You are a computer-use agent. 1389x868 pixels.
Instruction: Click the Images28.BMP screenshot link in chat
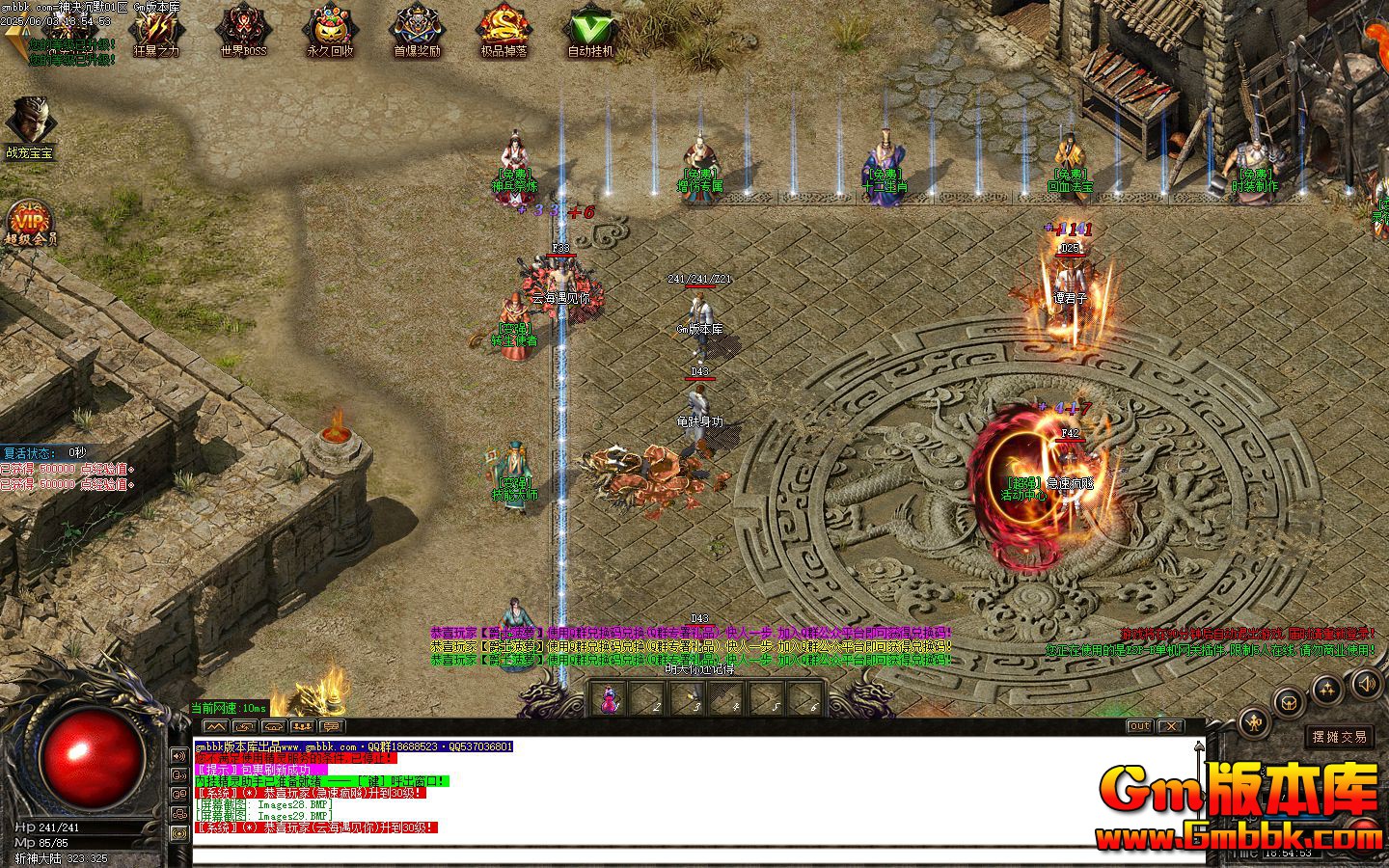pos(291,806)
